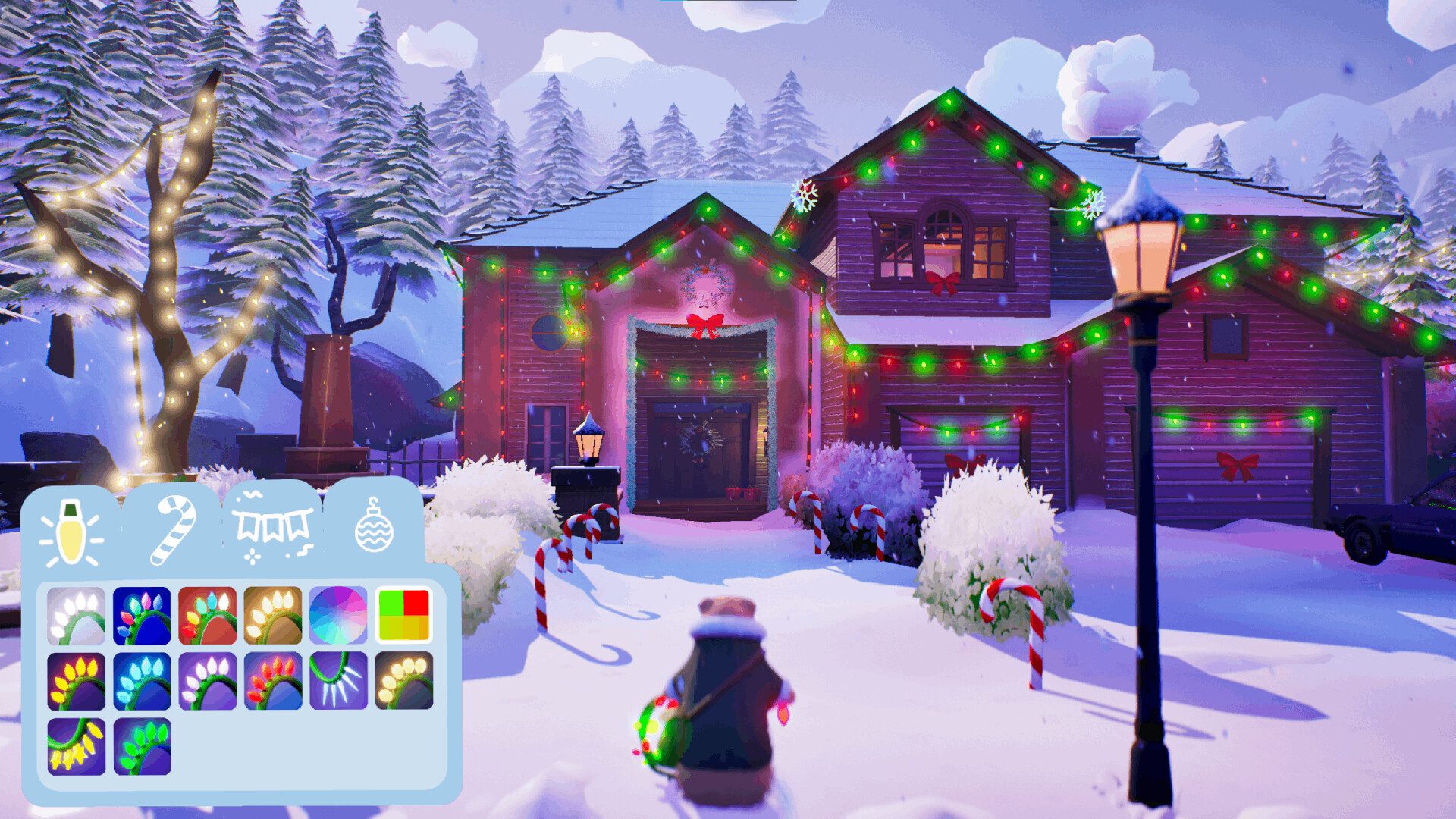Select warm white lights on brown background

(273, 616)
